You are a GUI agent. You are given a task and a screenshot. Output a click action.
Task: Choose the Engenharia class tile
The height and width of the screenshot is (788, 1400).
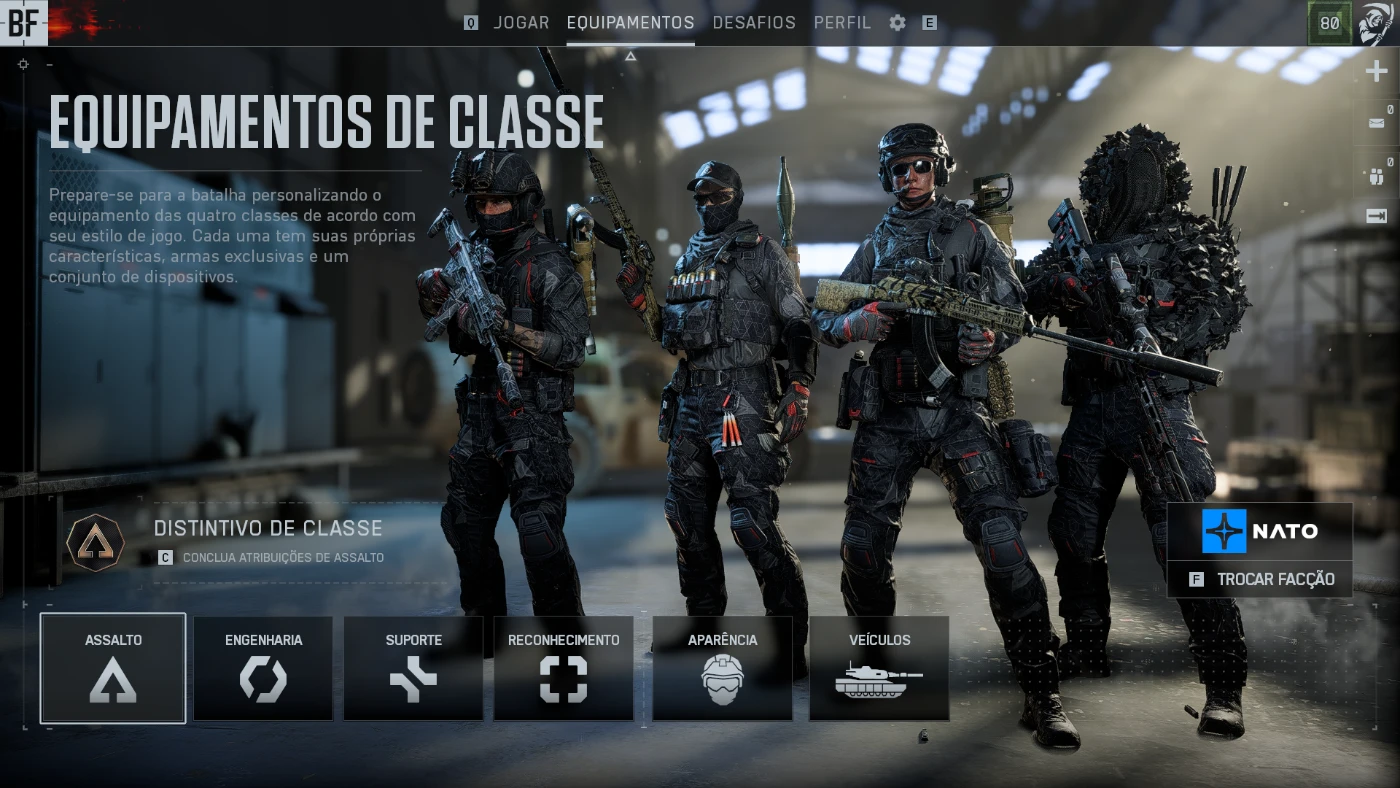[263, 668]
